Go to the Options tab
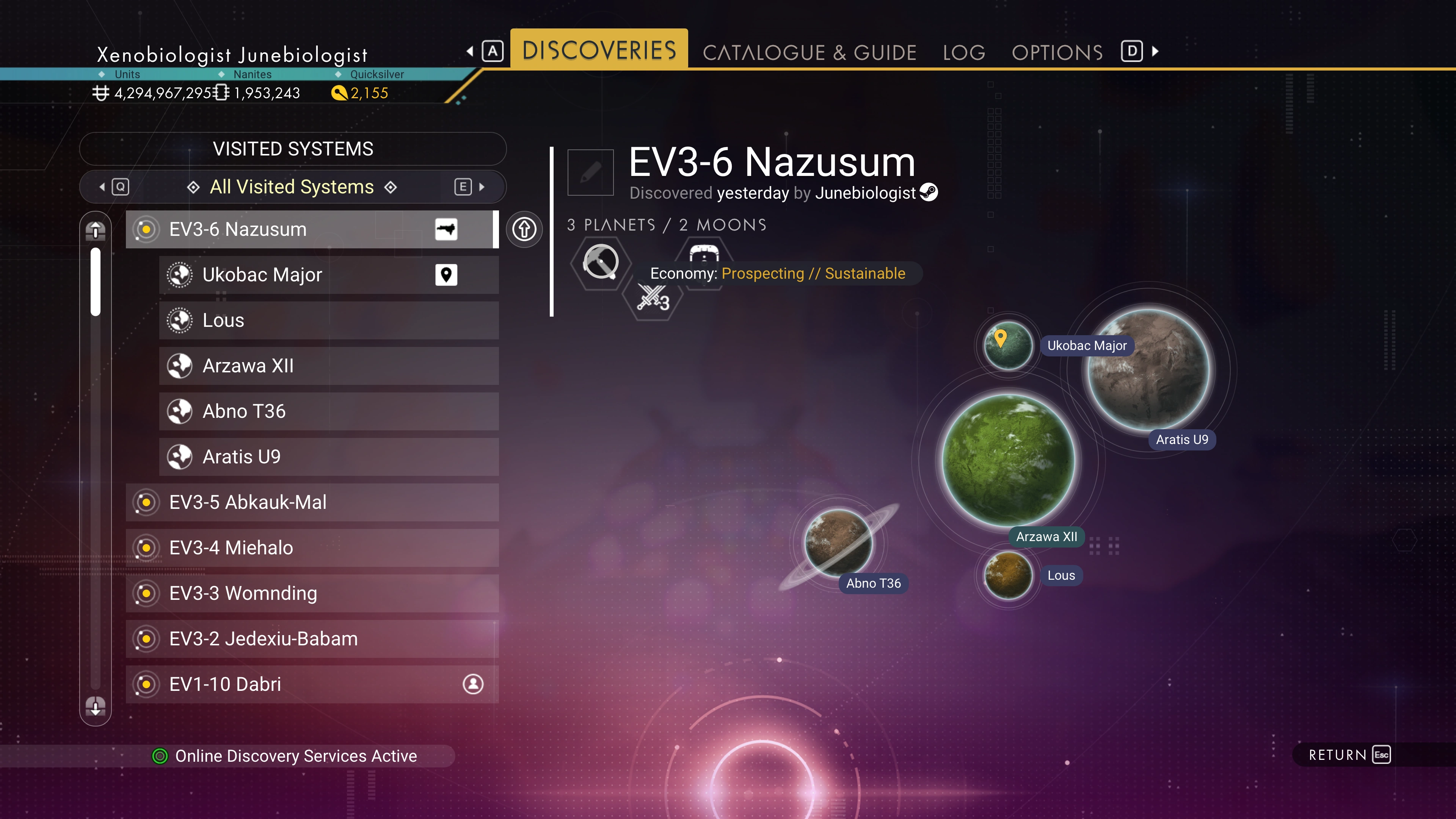The height and width of the screenshot is (819, 1456). pos(1057,53)
